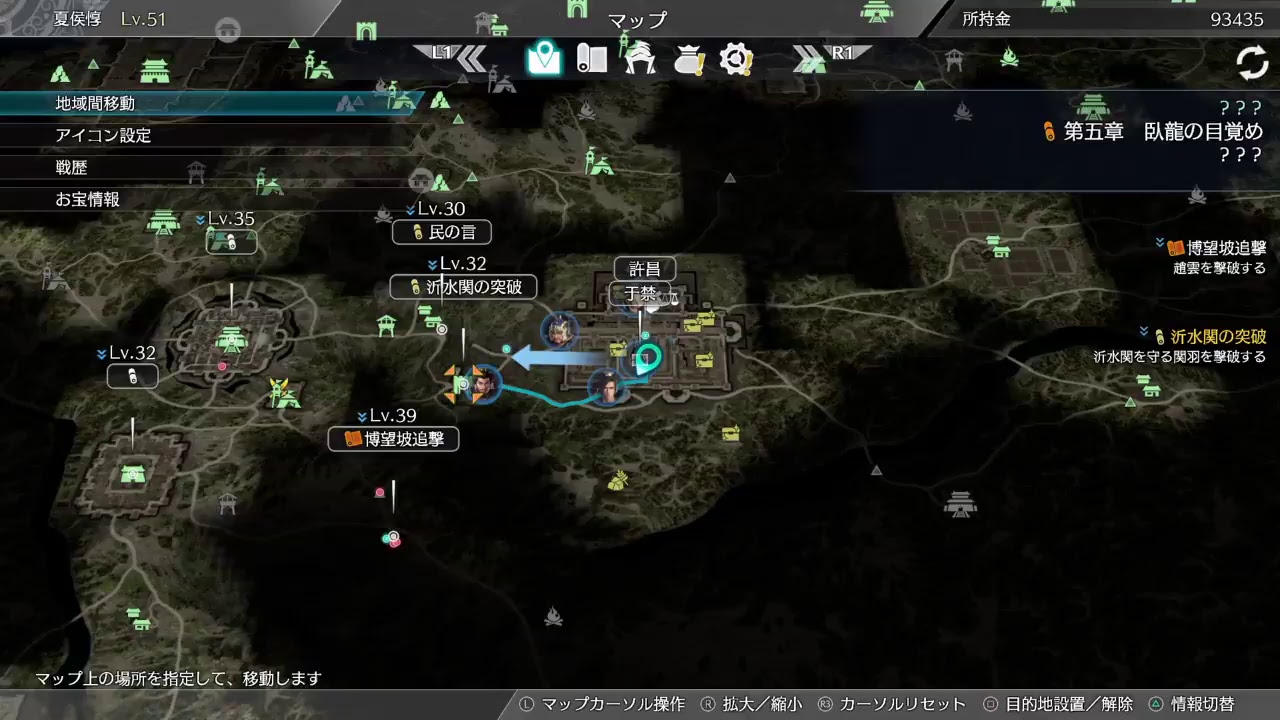Select the scroll/records icon in the top toolbar
Viewport: 1280px width, 720px height.
pyautogui.click(x=592, y=59)
